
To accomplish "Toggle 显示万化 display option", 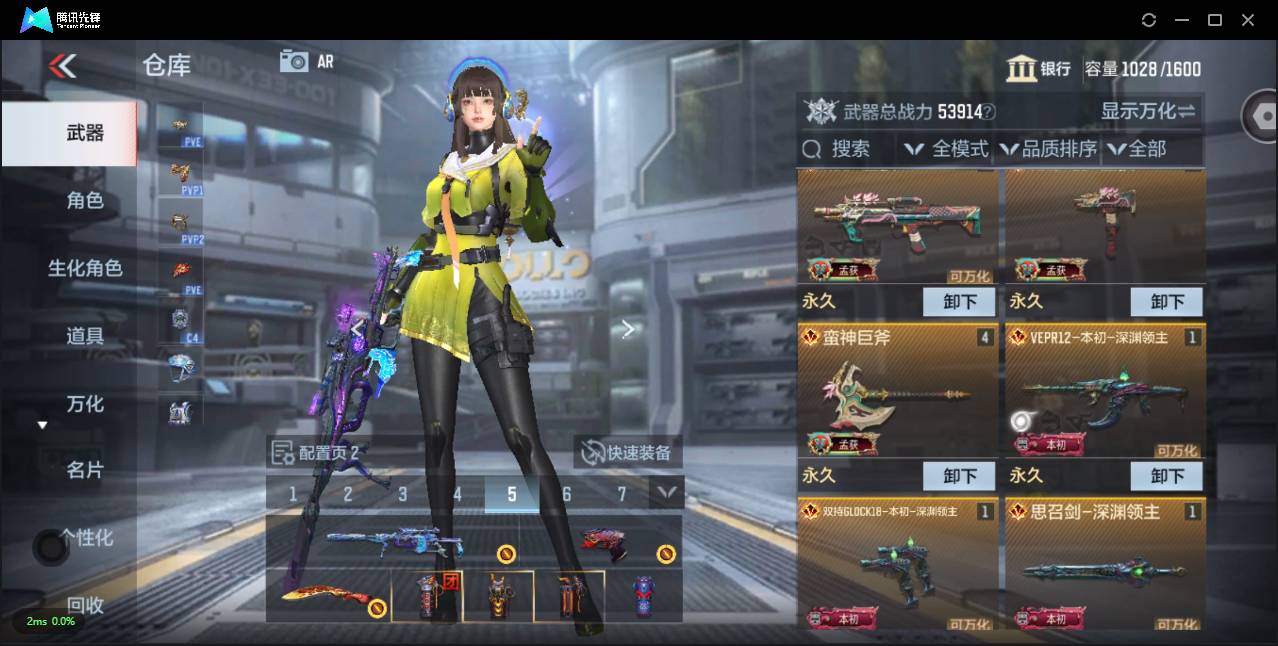I will [1148, 111].
